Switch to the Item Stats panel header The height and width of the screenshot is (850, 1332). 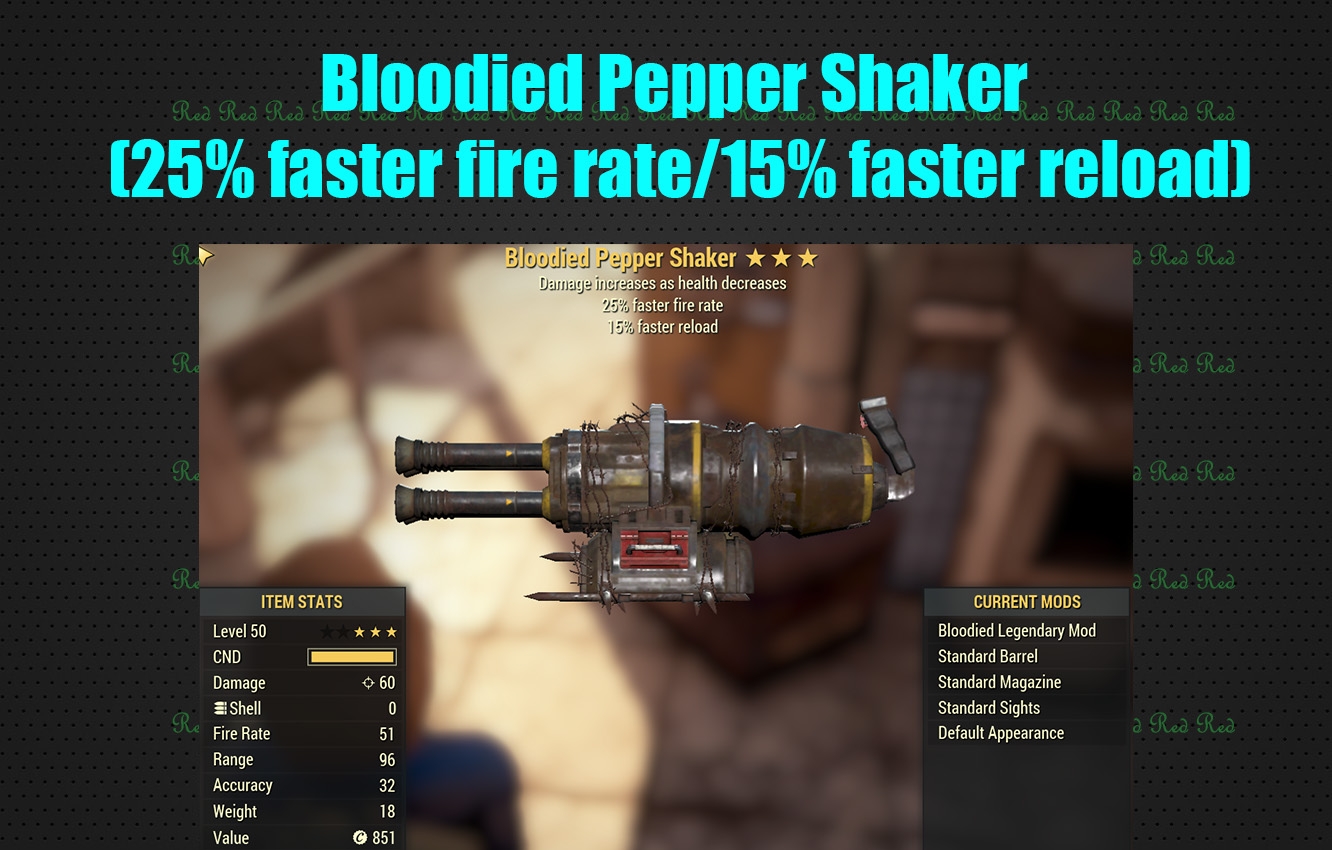(303, 601)
